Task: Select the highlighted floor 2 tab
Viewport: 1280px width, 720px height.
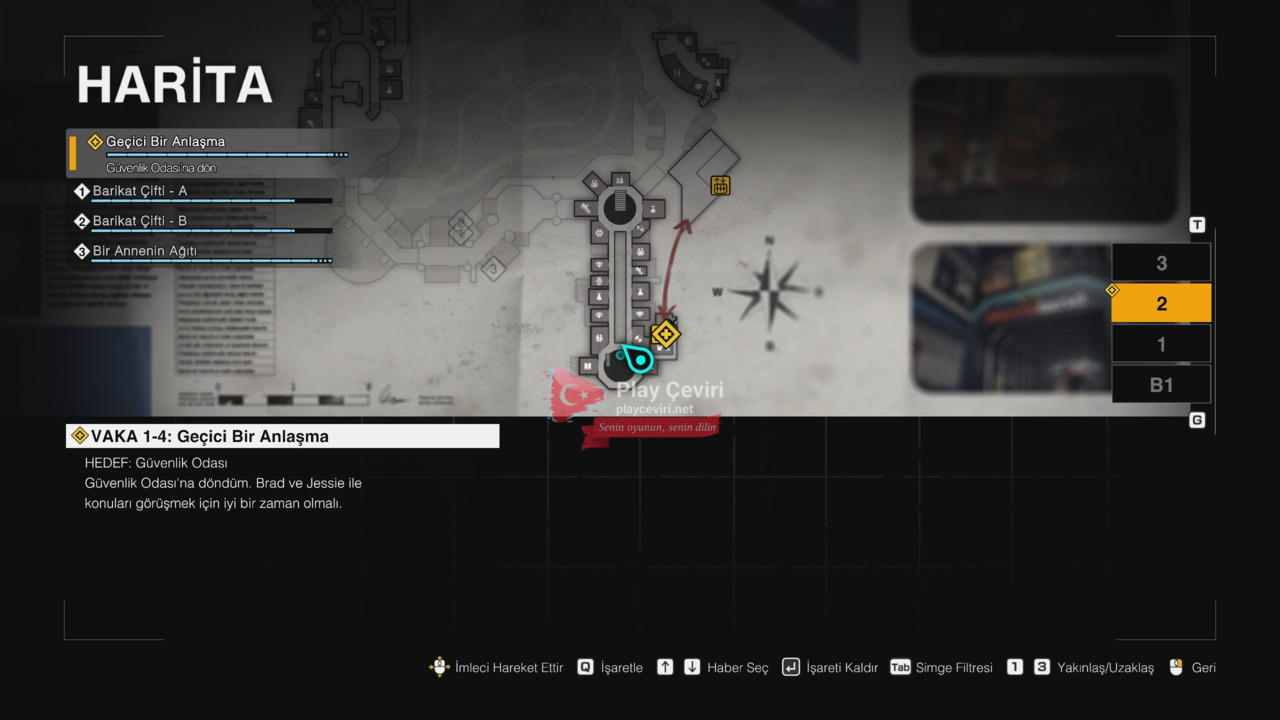Action: coord(1161,303)
